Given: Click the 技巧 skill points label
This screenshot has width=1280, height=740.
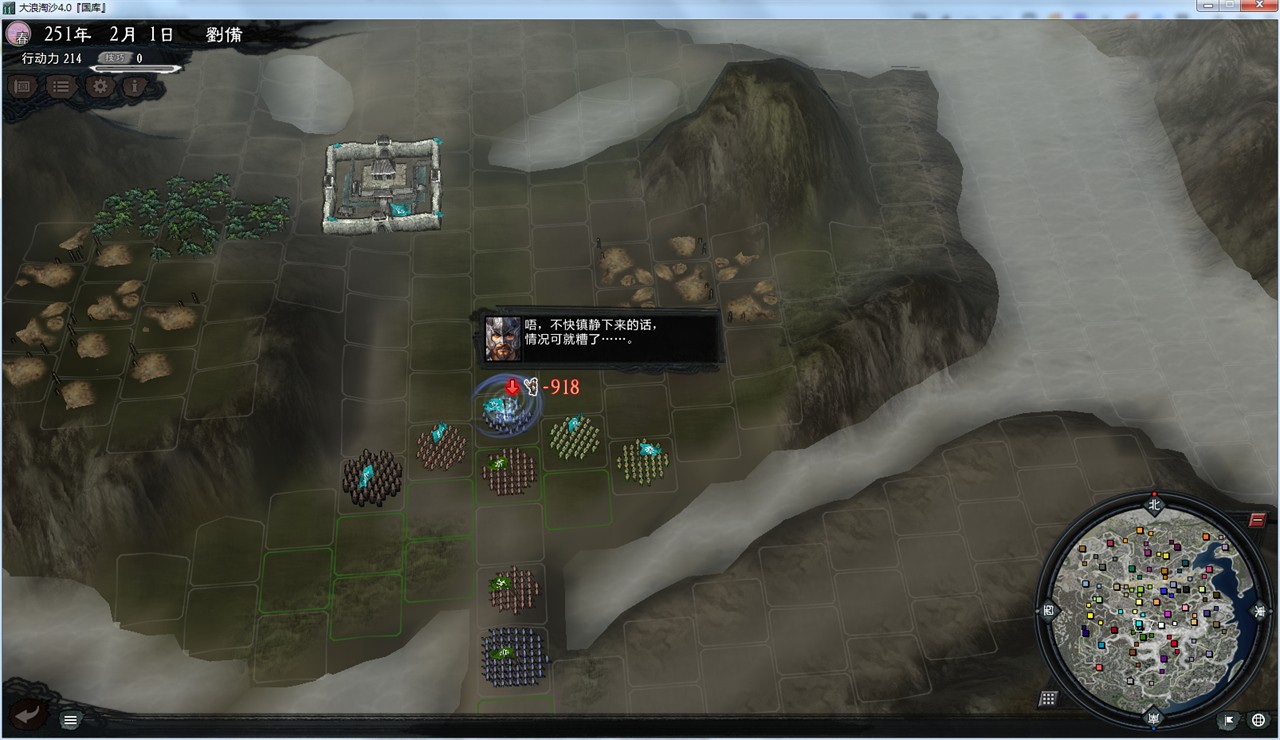Looking at the screenshot, I should coord(114,59).
